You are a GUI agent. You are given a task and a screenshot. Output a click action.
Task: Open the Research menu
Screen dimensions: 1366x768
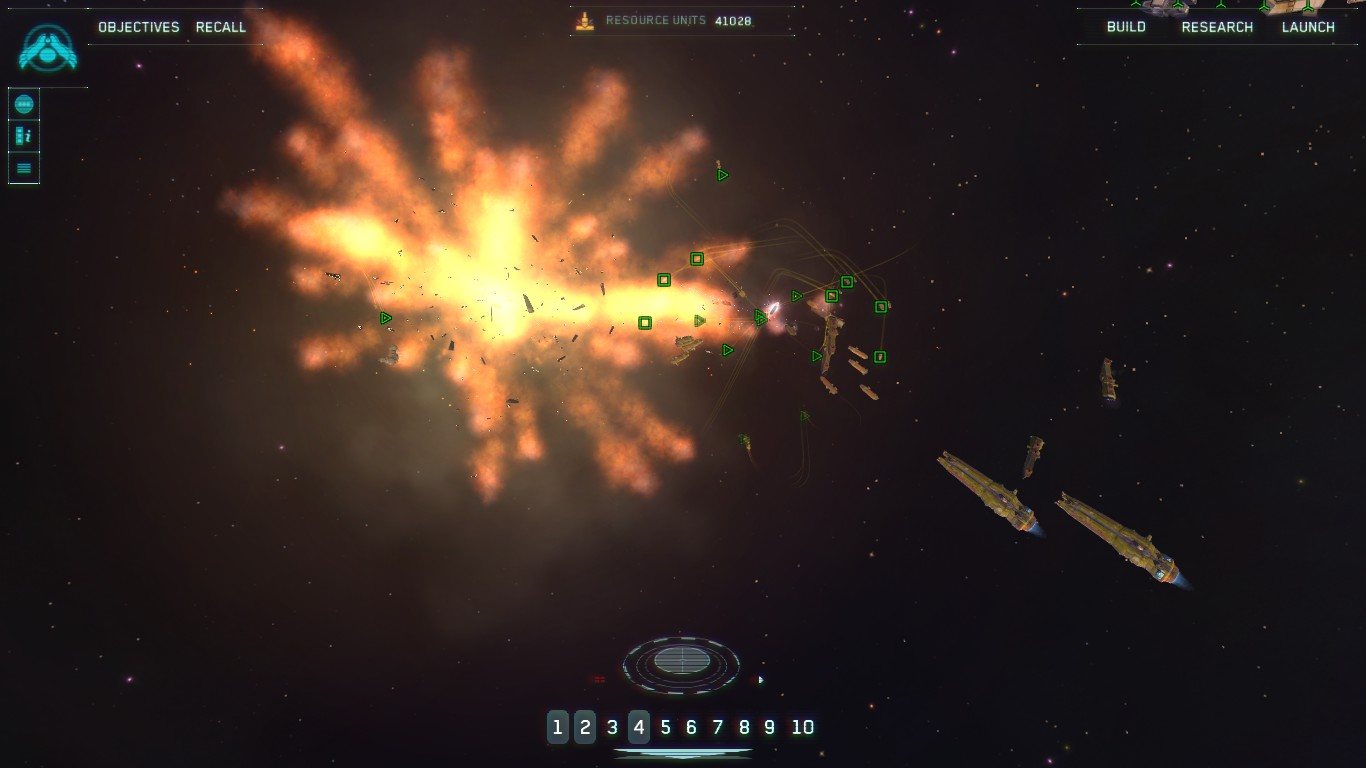tap(1217, 27)
